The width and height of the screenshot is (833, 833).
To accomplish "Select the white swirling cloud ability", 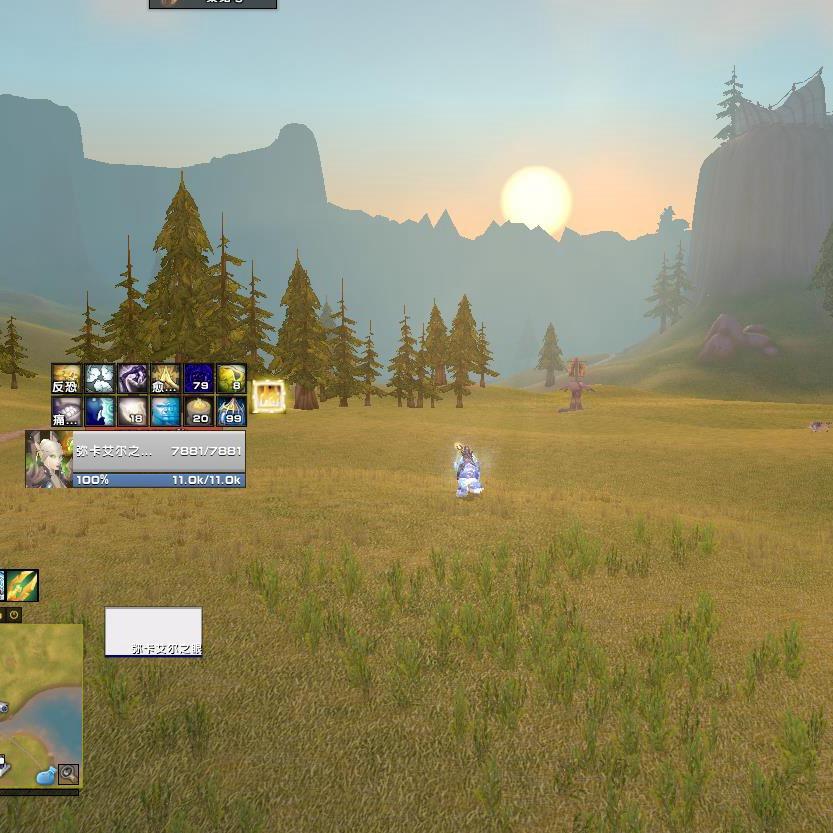I will tap(99, 379).
